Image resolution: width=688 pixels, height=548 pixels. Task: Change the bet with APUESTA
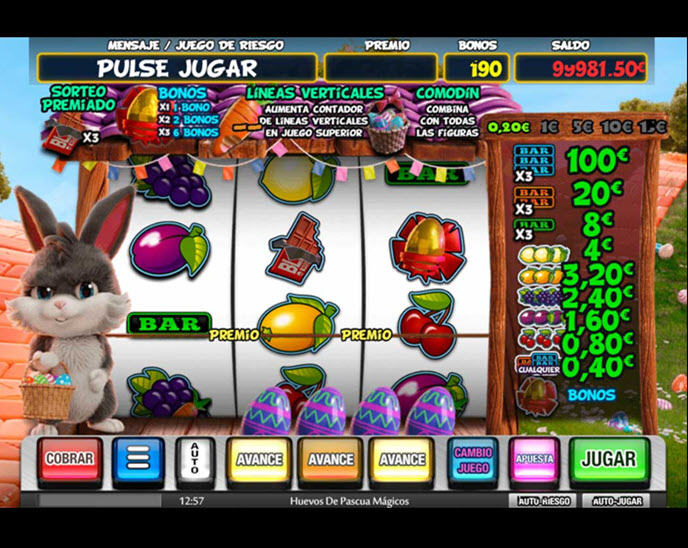534,459
